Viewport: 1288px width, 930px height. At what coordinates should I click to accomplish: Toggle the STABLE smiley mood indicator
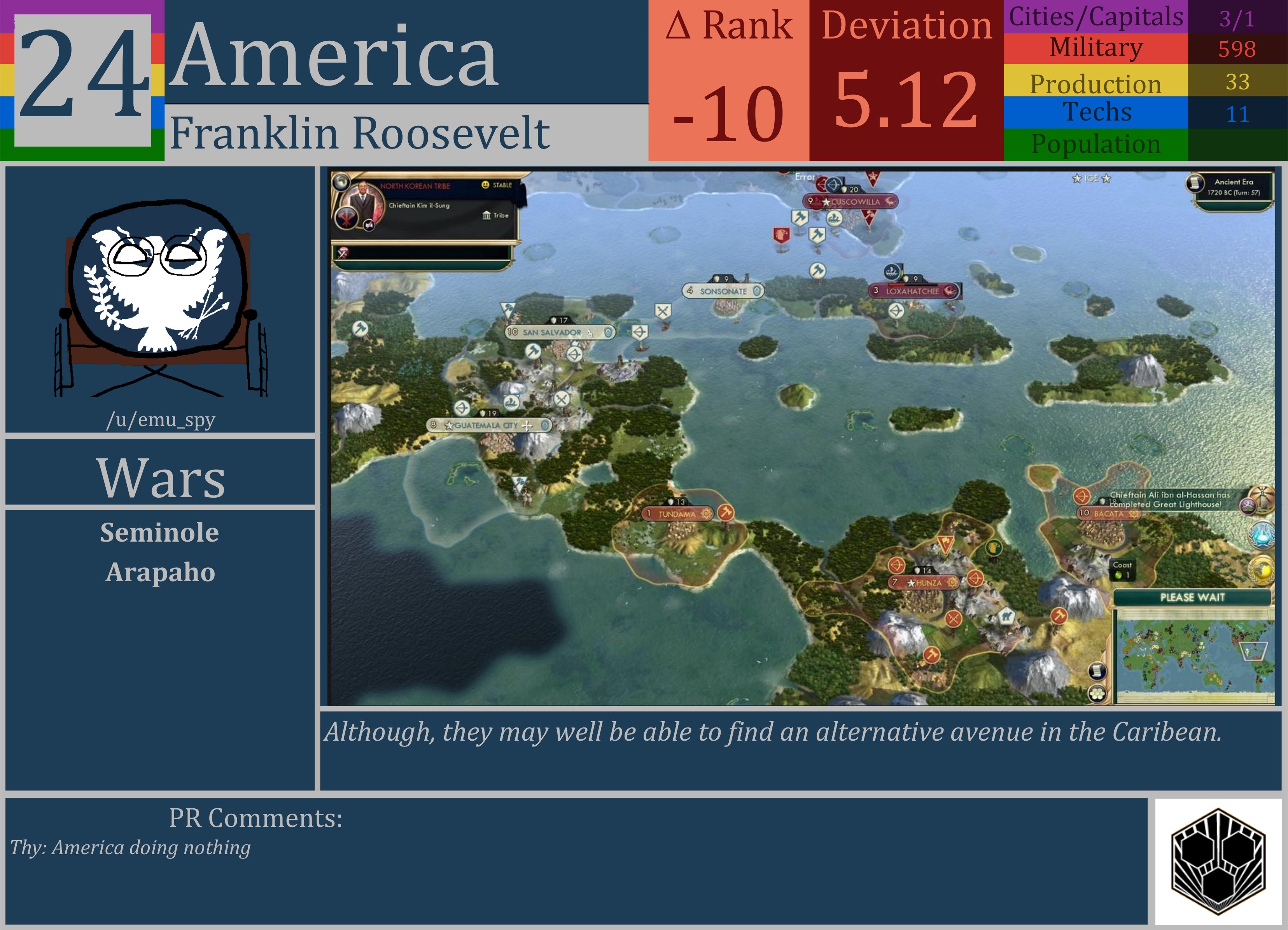click(485, 185)
